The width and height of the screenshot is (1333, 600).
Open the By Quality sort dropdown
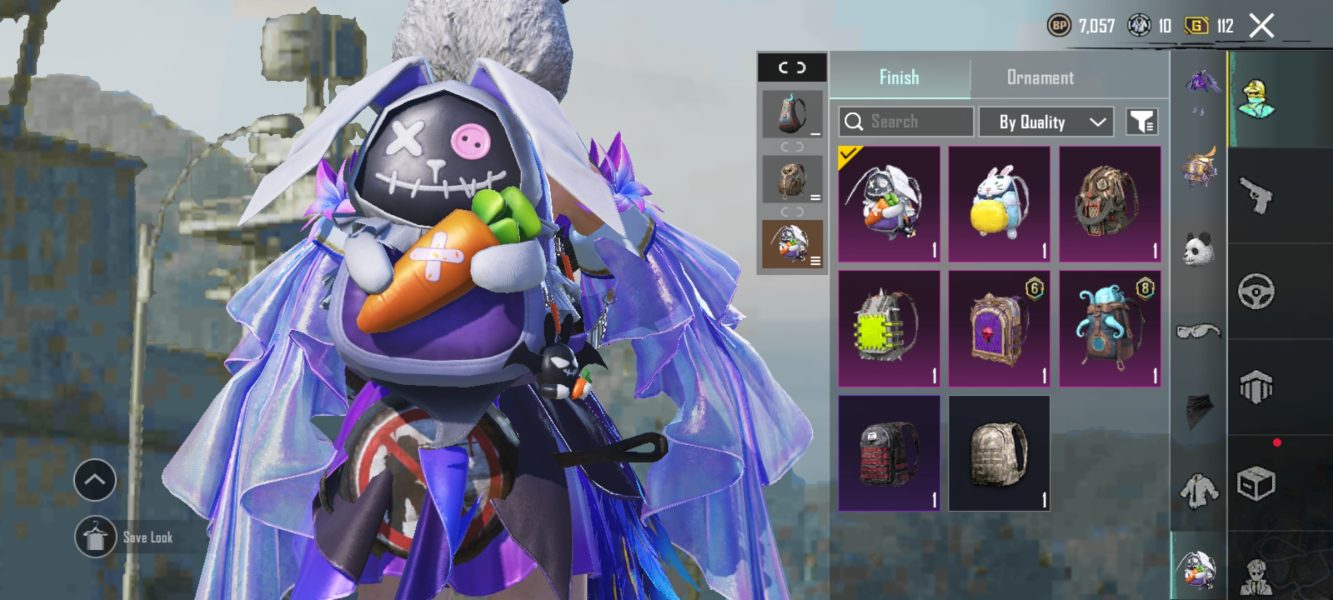tap(1045, 122)
